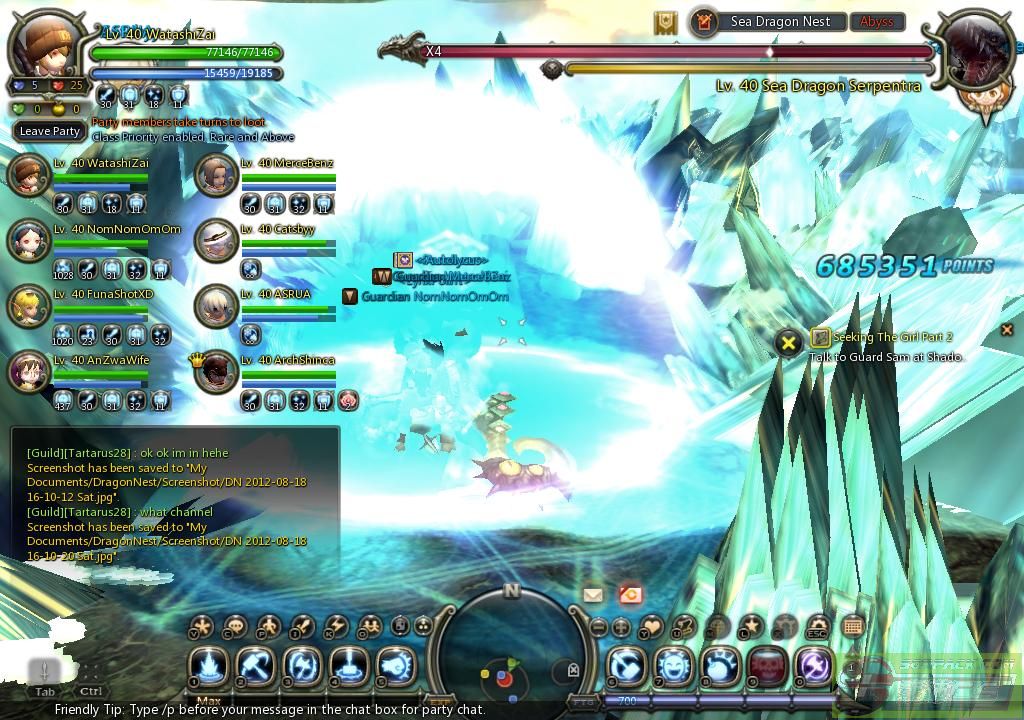Activate the purple hammer skill
Screen dimensions: 1024x720
[814, 667]
